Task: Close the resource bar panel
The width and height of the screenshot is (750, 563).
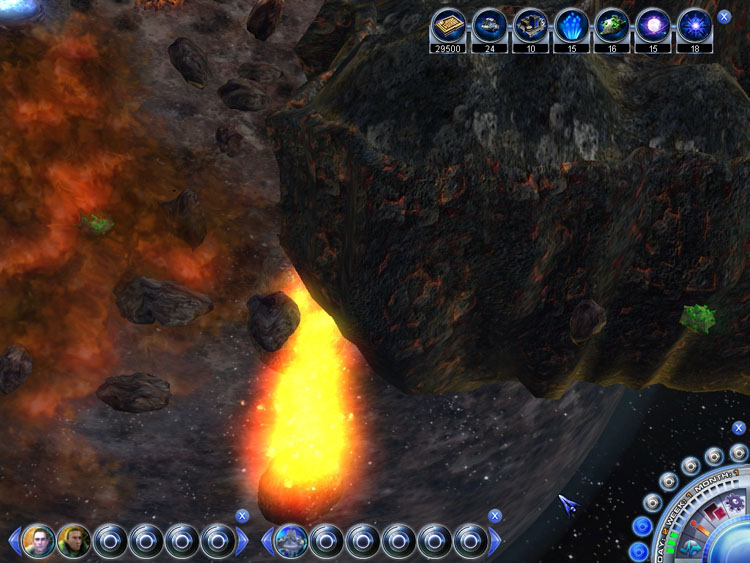Action: point(724,17)
